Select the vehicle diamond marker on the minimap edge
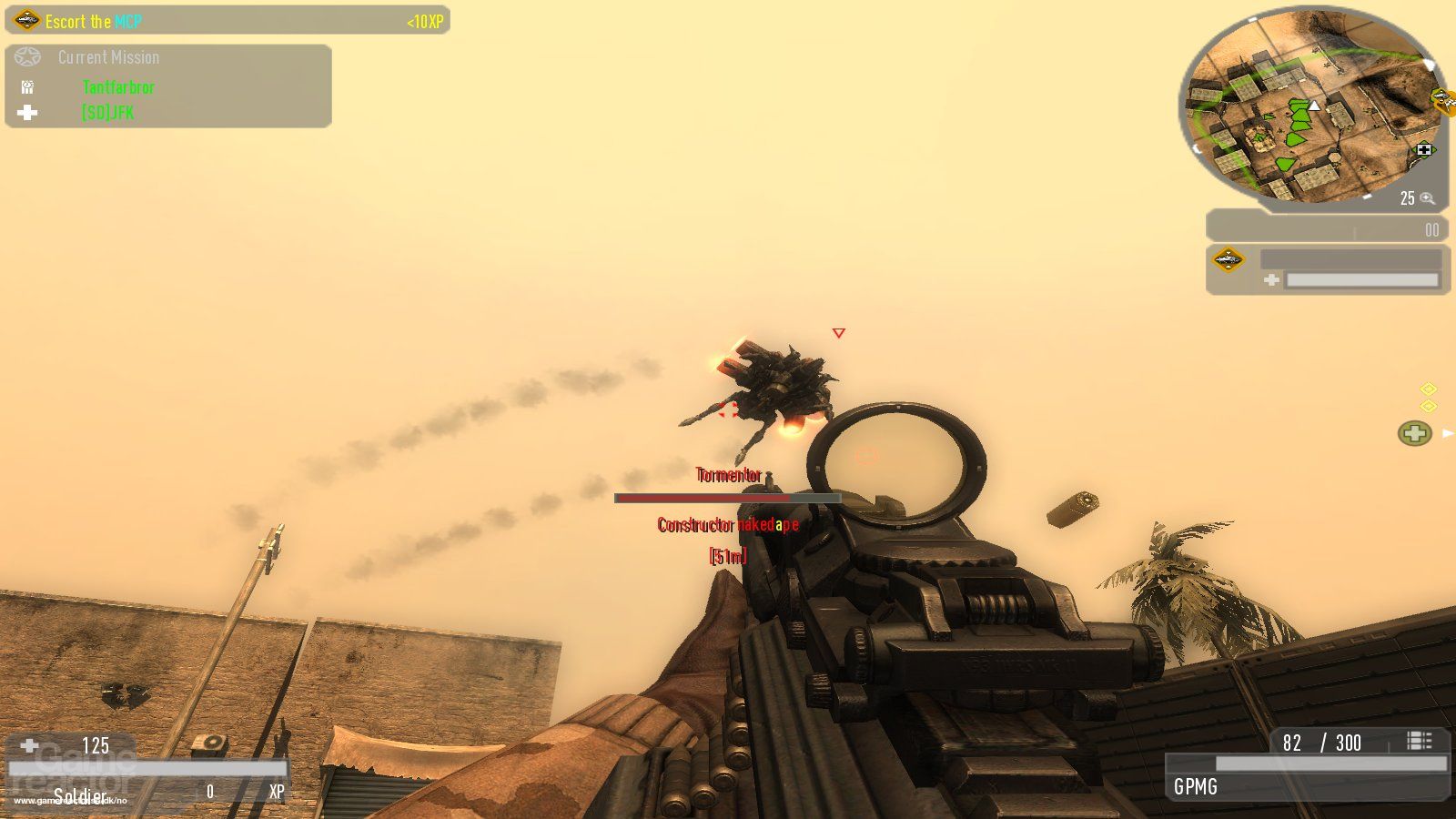The width and height of the screenshot is (1456, 819). point(1439,100)
